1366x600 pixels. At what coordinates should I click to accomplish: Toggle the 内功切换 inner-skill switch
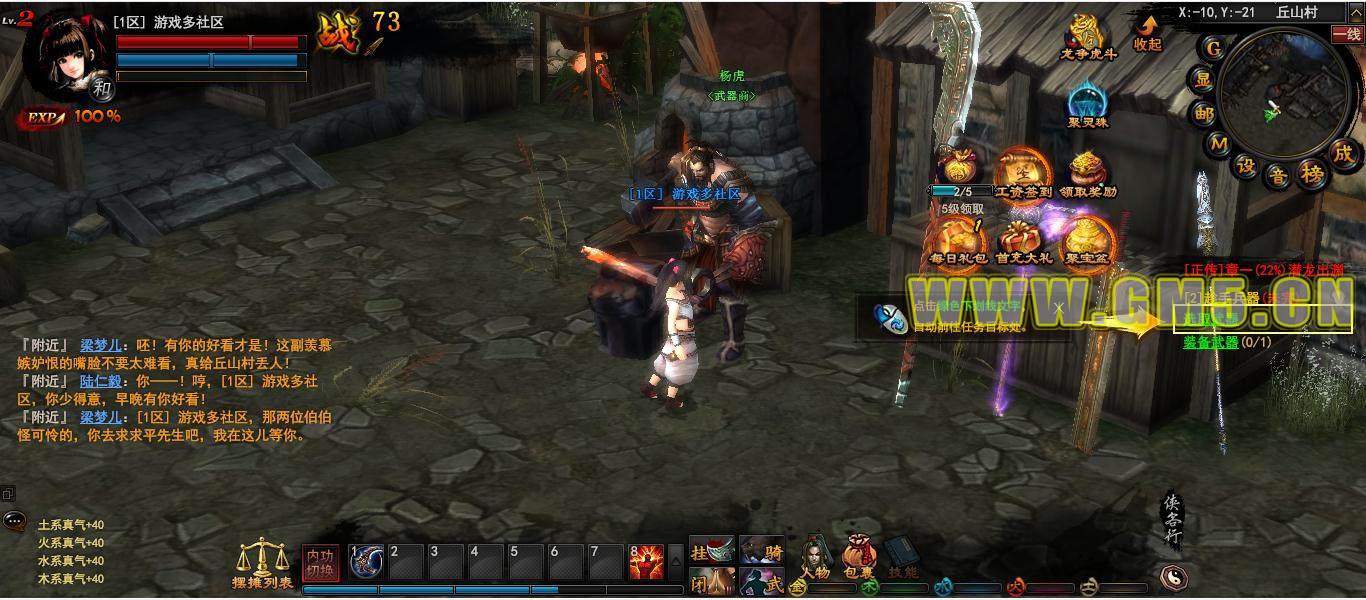coord(320,562)
